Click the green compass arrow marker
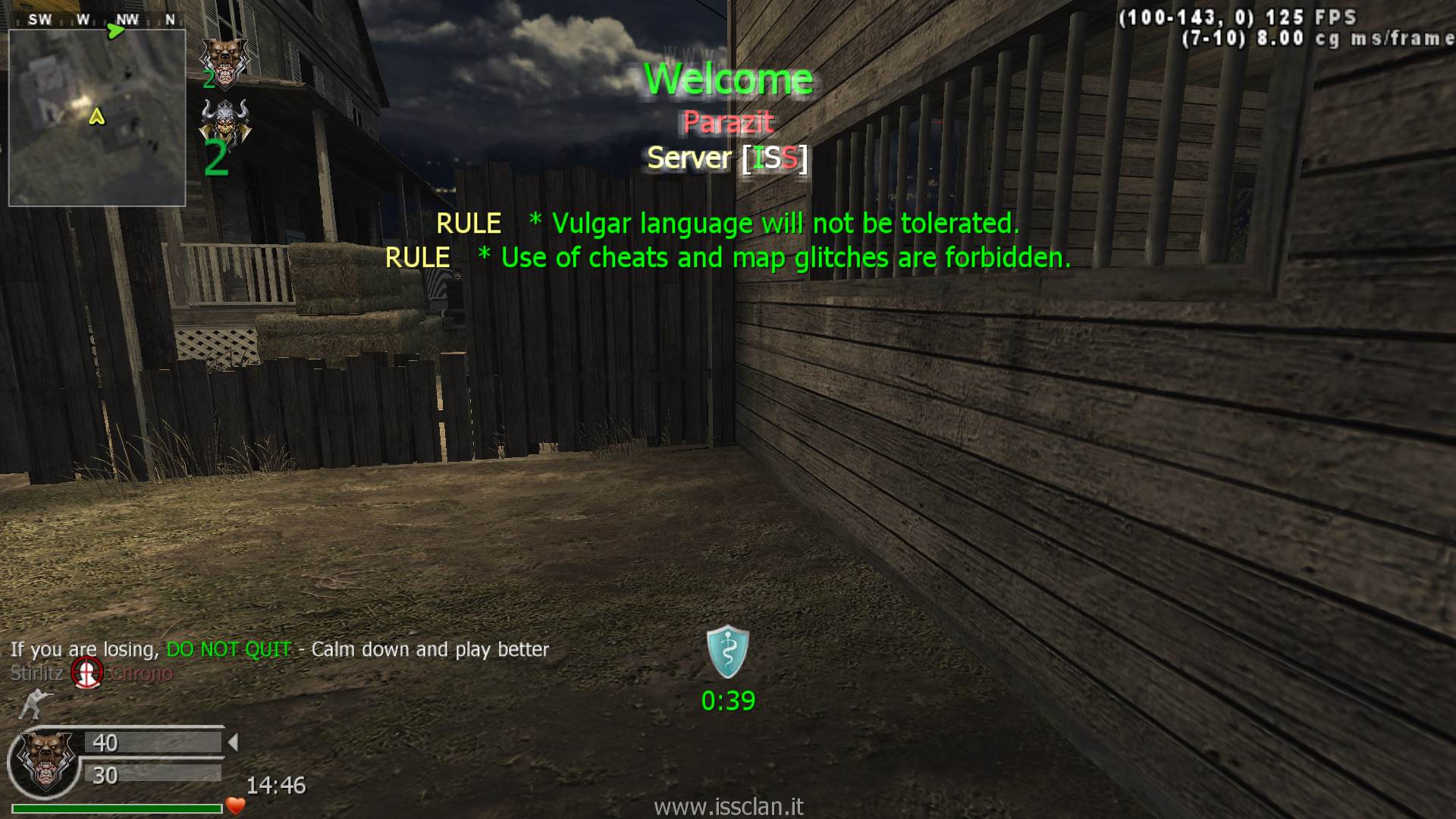The image size is (1456, 819). [115, 31]
